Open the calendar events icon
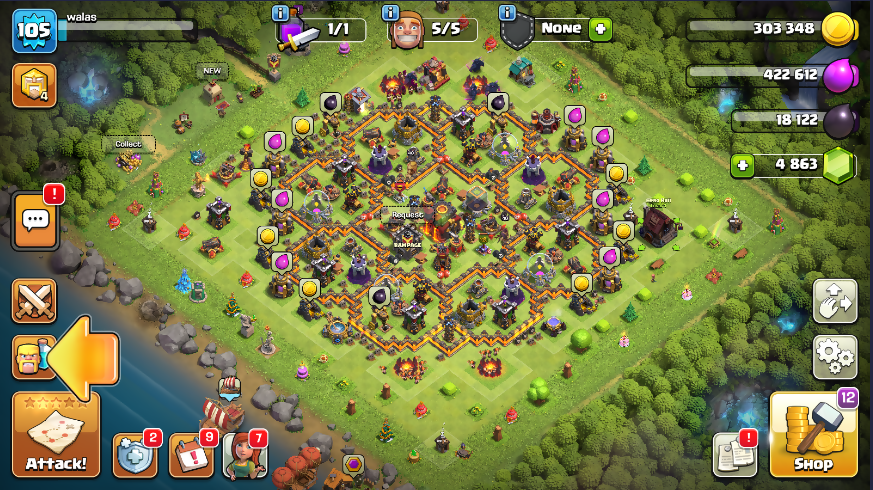873x490 pixels. tap(190, 455)
